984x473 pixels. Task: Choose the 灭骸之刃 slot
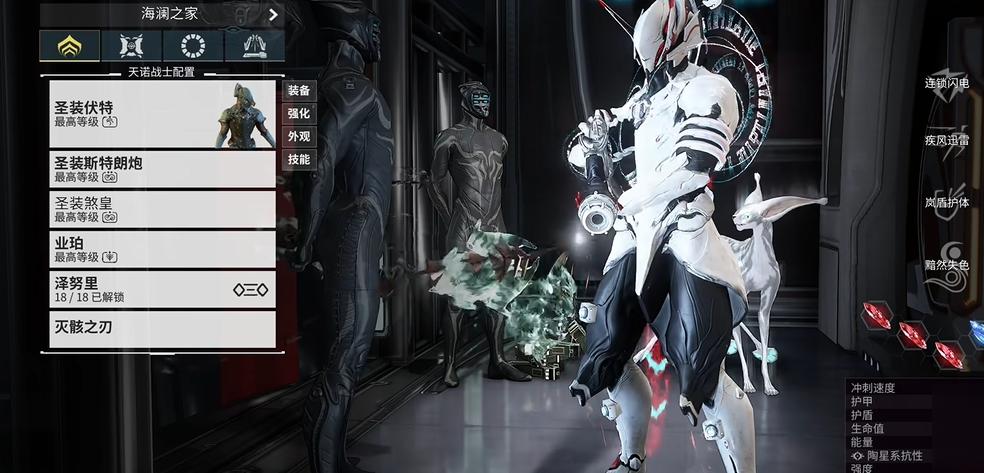point(162,329)
